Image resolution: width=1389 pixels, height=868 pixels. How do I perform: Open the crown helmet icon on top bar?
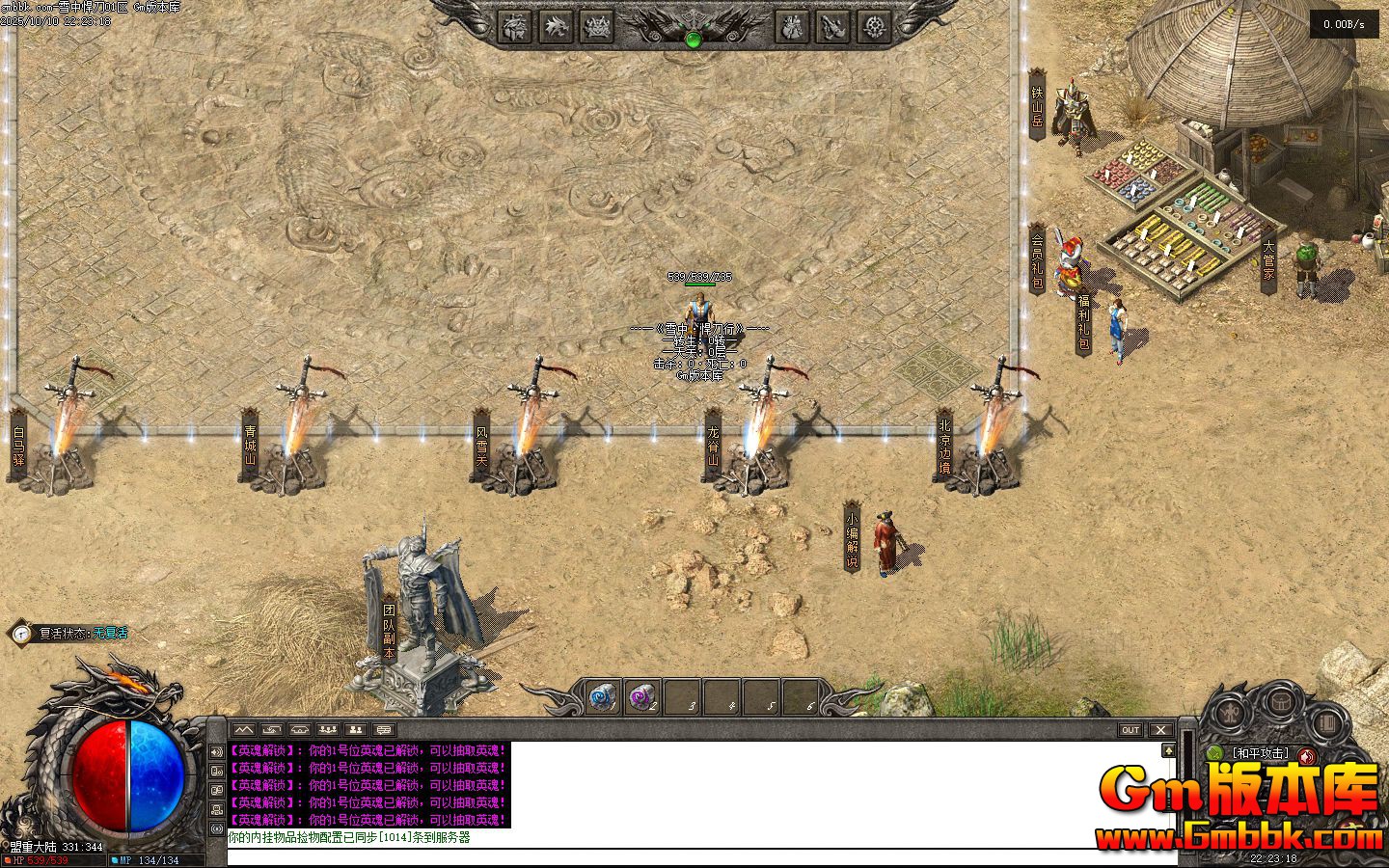point(598,27)
